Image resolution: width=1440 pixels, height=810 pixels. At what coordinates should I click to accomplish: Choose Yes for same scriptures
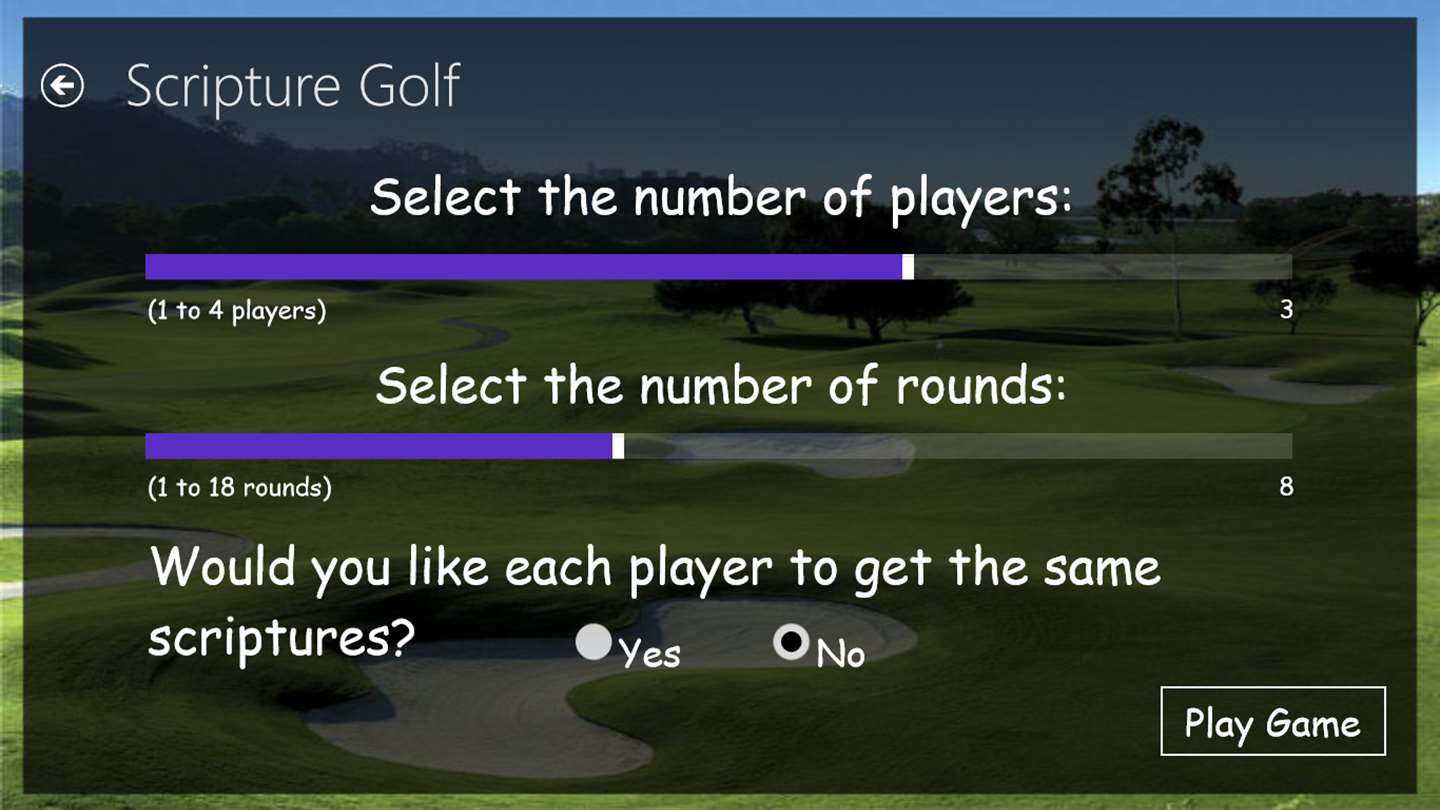(x=594, y=643)
